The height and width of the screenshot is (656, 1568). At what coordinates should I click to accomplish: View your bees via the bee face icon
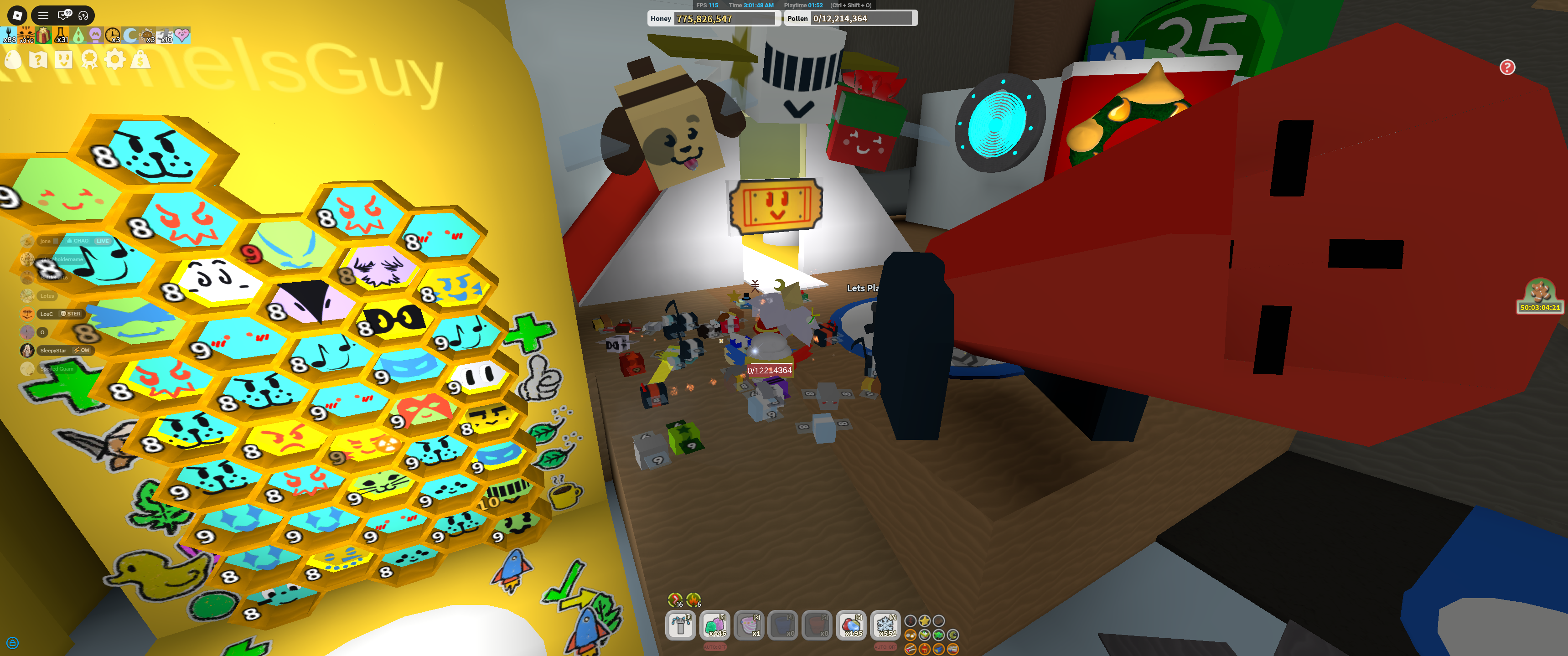tap(63, 60)
